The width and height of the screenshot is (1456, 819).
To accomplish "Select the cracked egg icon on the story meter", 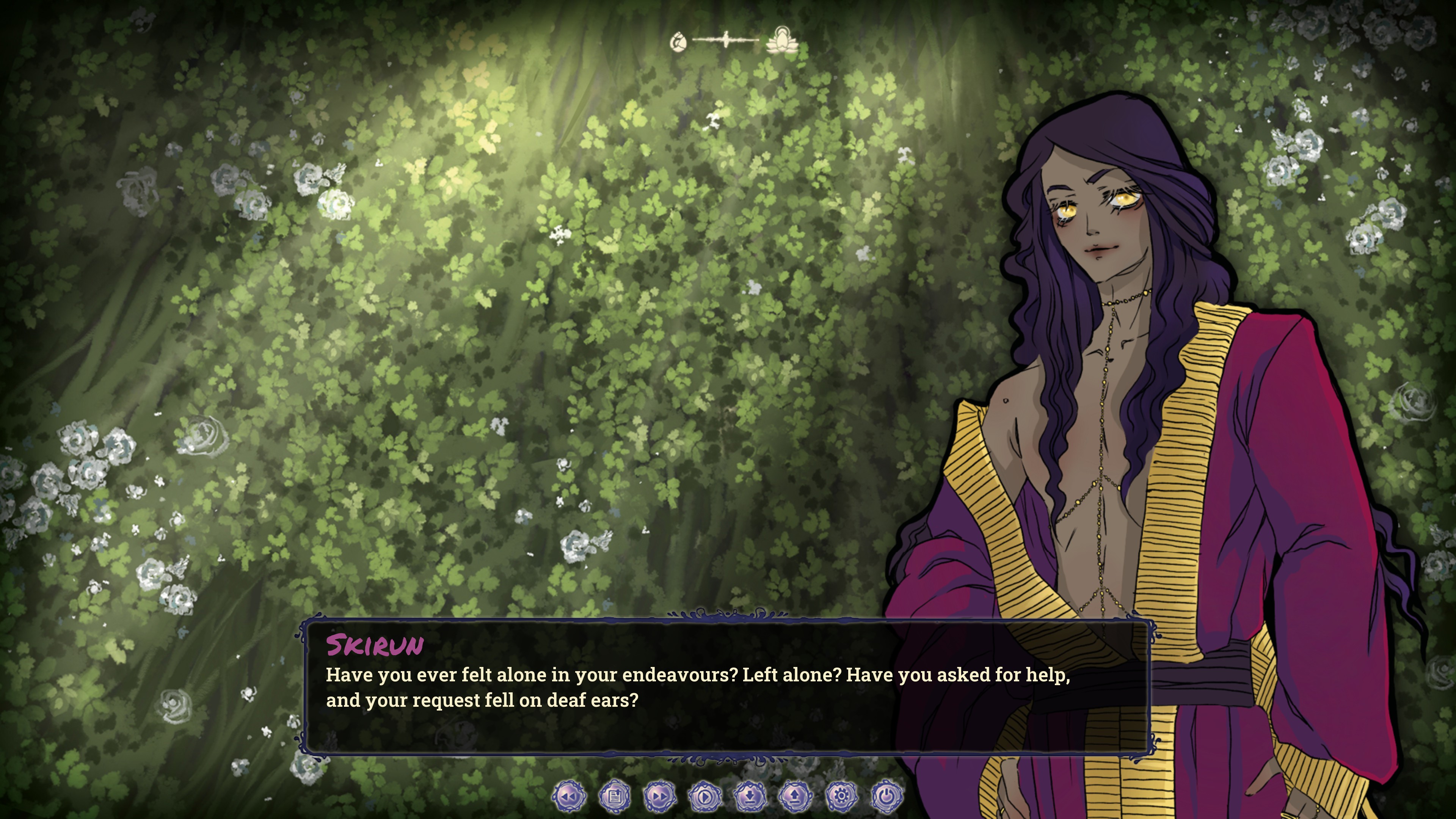I will click(x=678, y=41).
